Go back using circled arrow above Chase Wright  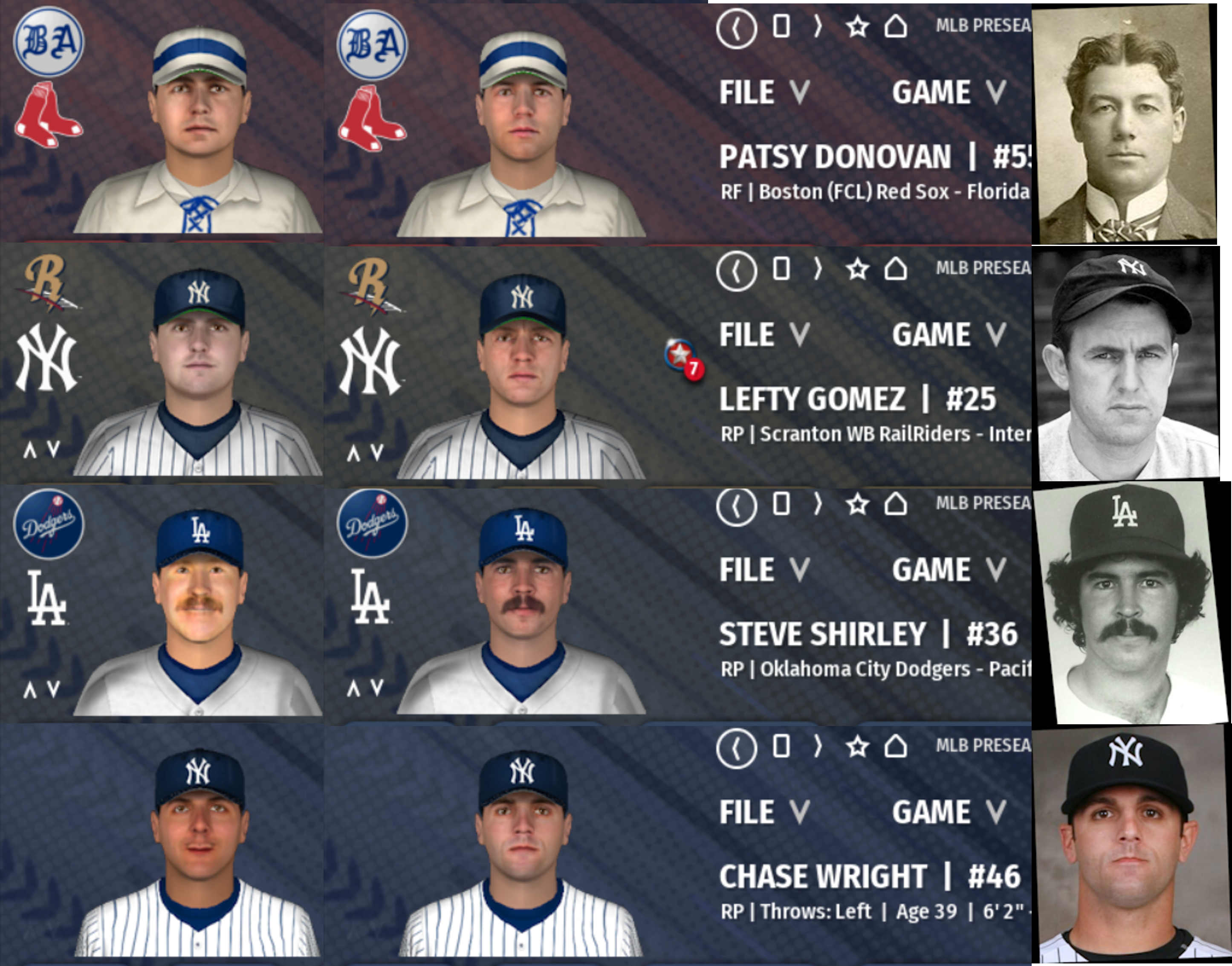pyautogui.click(x=736, y=748)
